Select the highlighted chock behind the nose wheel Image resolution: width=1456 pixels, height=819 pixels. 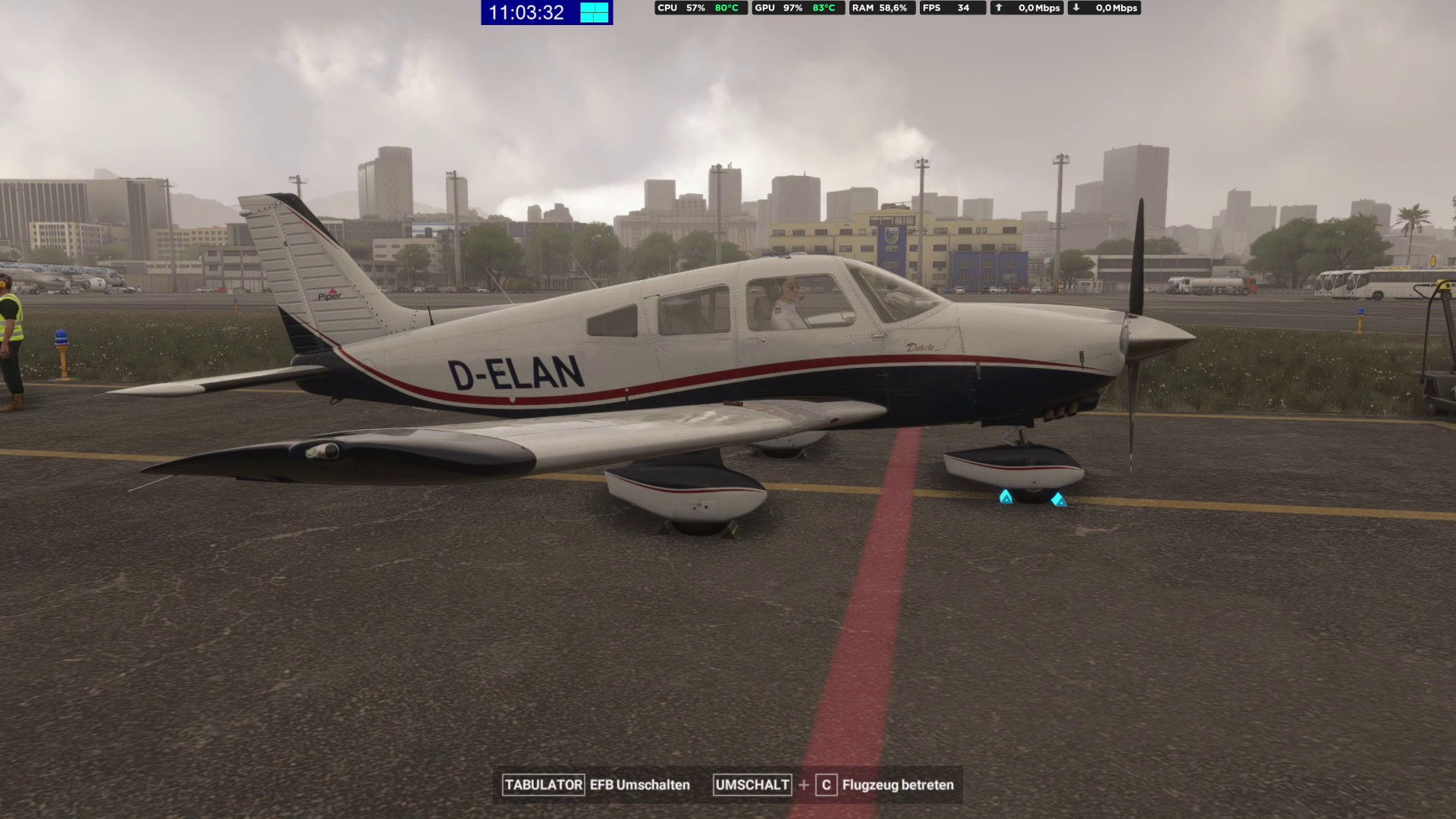[1006, 497]
